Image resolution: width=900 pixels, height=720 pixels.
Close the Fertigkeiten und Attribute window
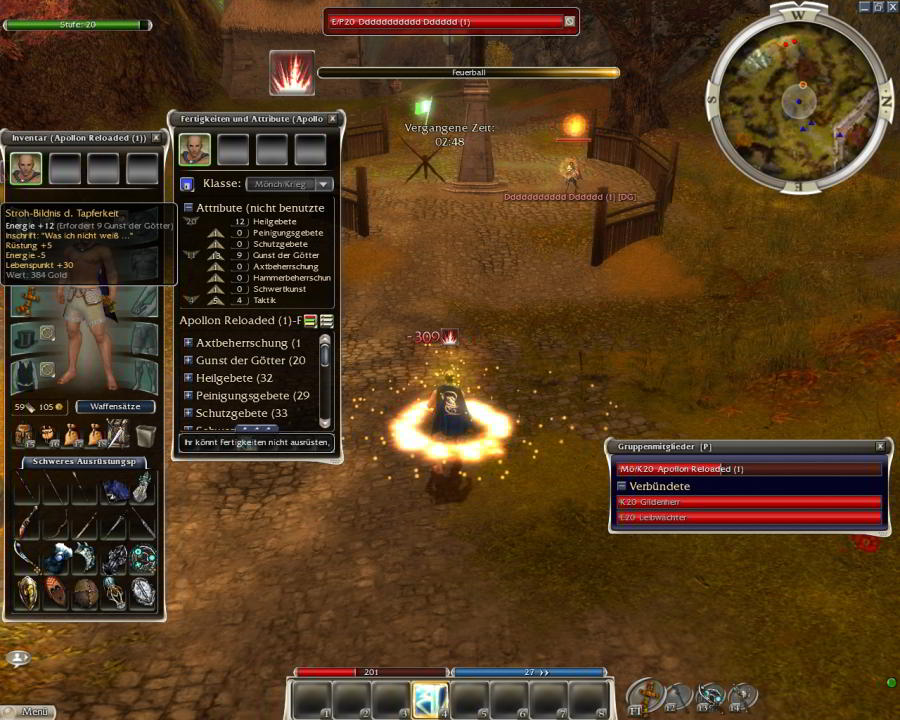point(333,119)
